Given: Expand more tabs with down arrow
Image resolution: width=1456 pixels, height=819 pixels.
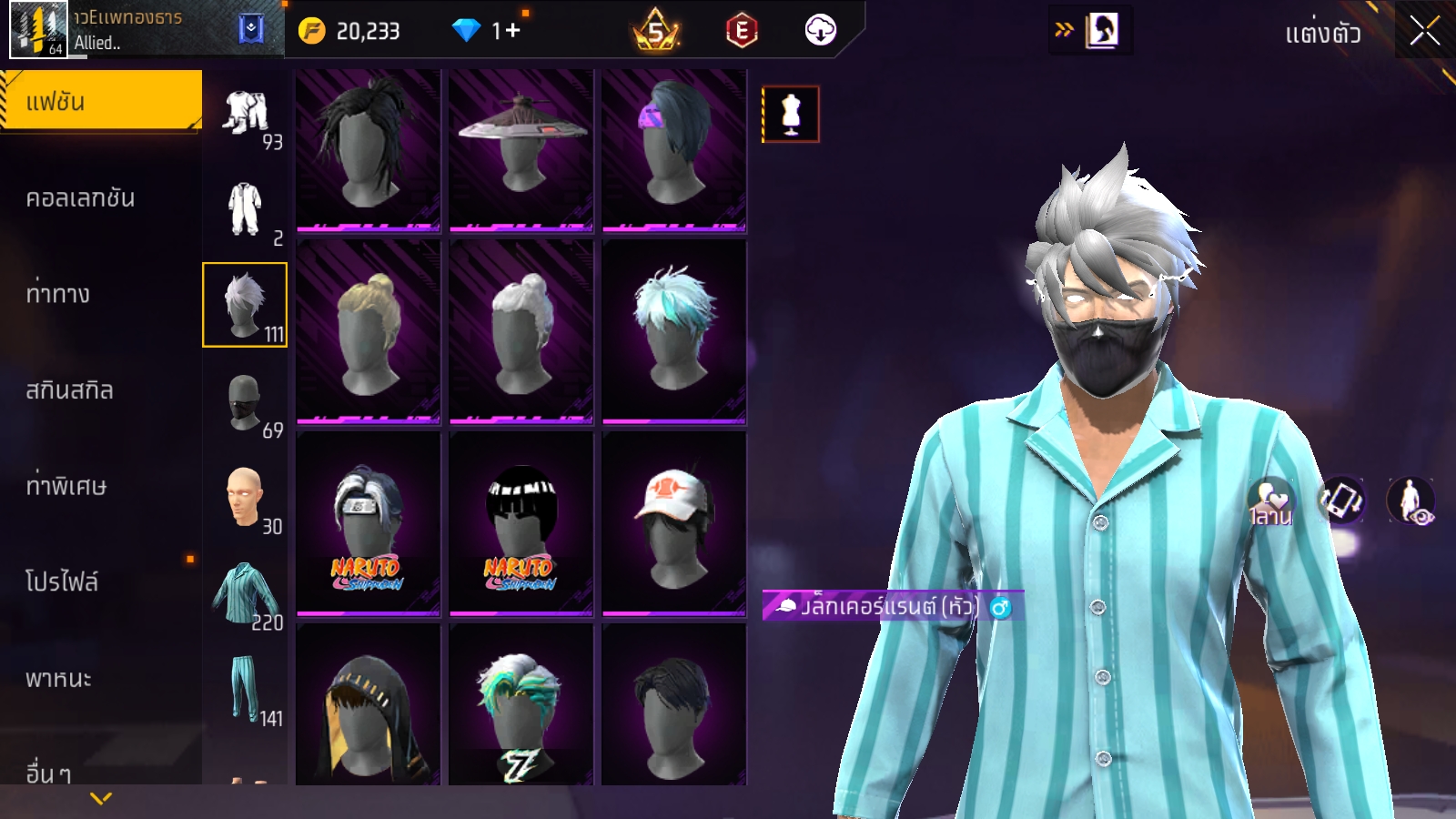Looking at the screenshot, I should click(x=101, y=798).
